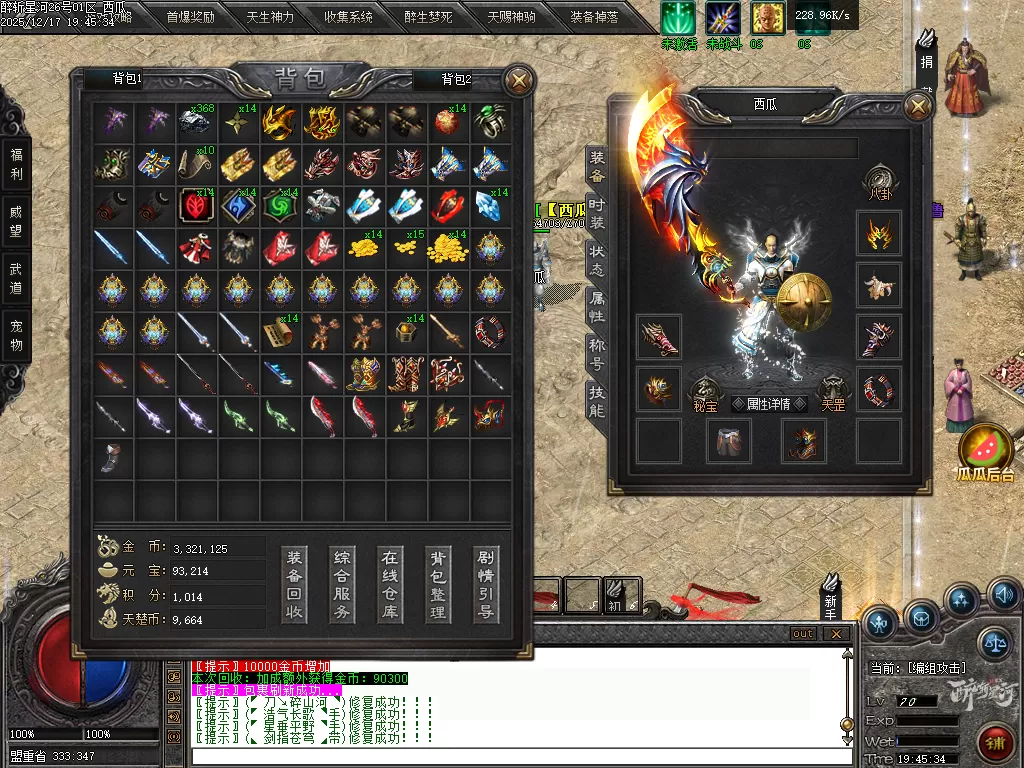The image size is (1024, 768).
Task: Click the red 铺 shop button
Action: 996,741
